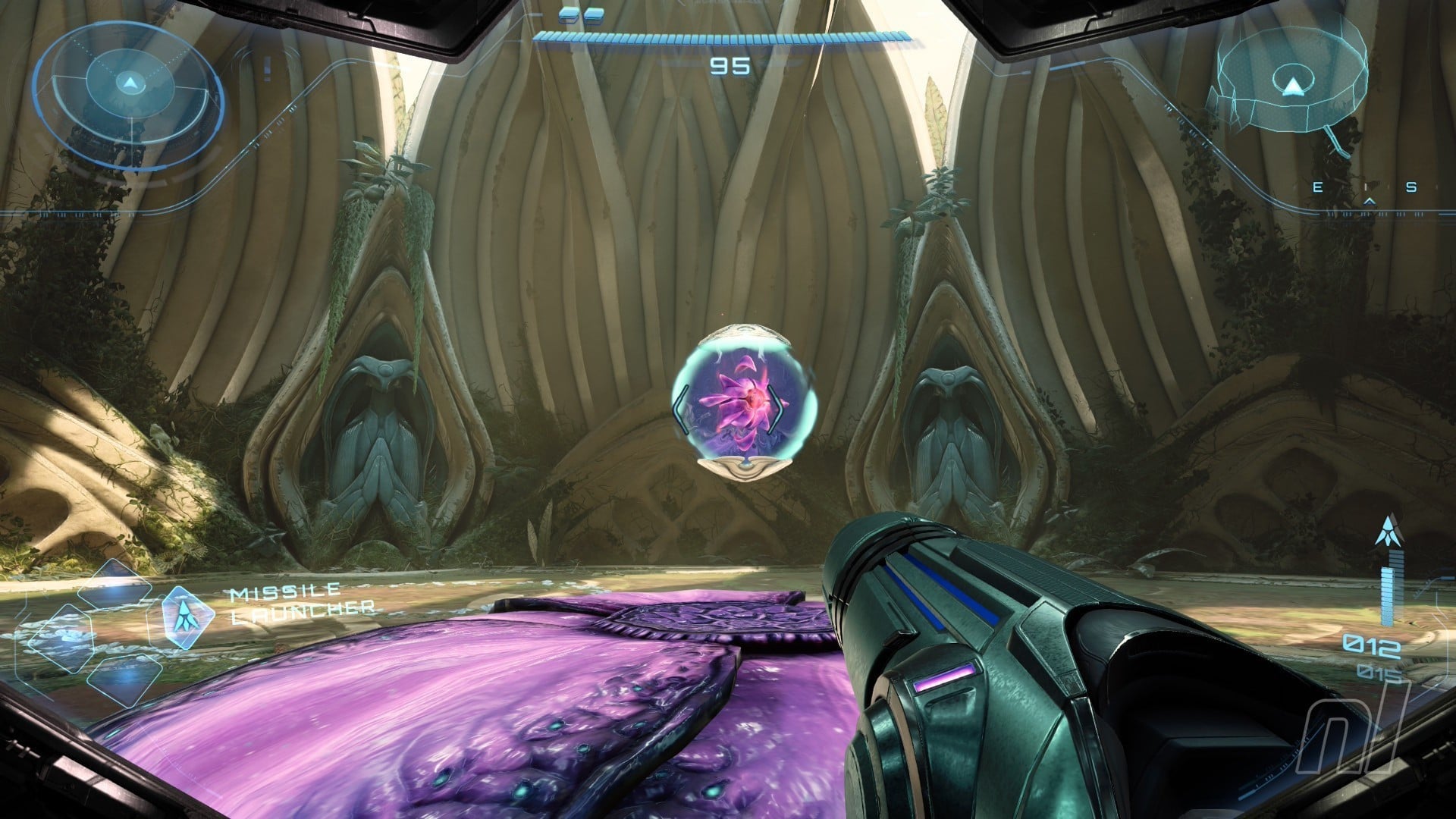Image resolution: width=1456 pixels, height=819 pixels.
Task: Select the Missile Launcher weapon icon
Action: [180, 617]
